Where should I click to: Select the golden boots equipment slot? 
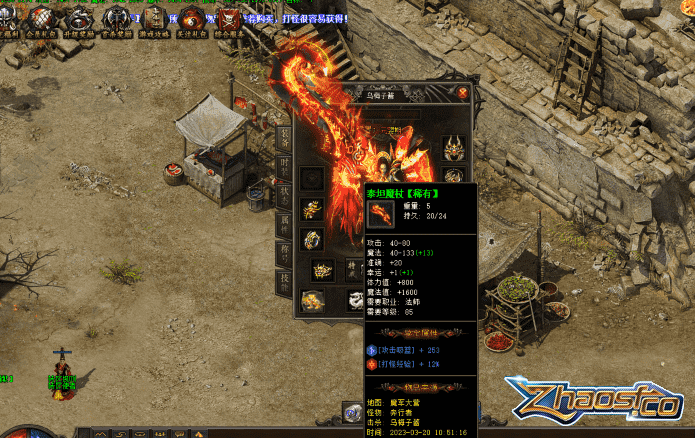pyautogui.click(x=313, y=299)
